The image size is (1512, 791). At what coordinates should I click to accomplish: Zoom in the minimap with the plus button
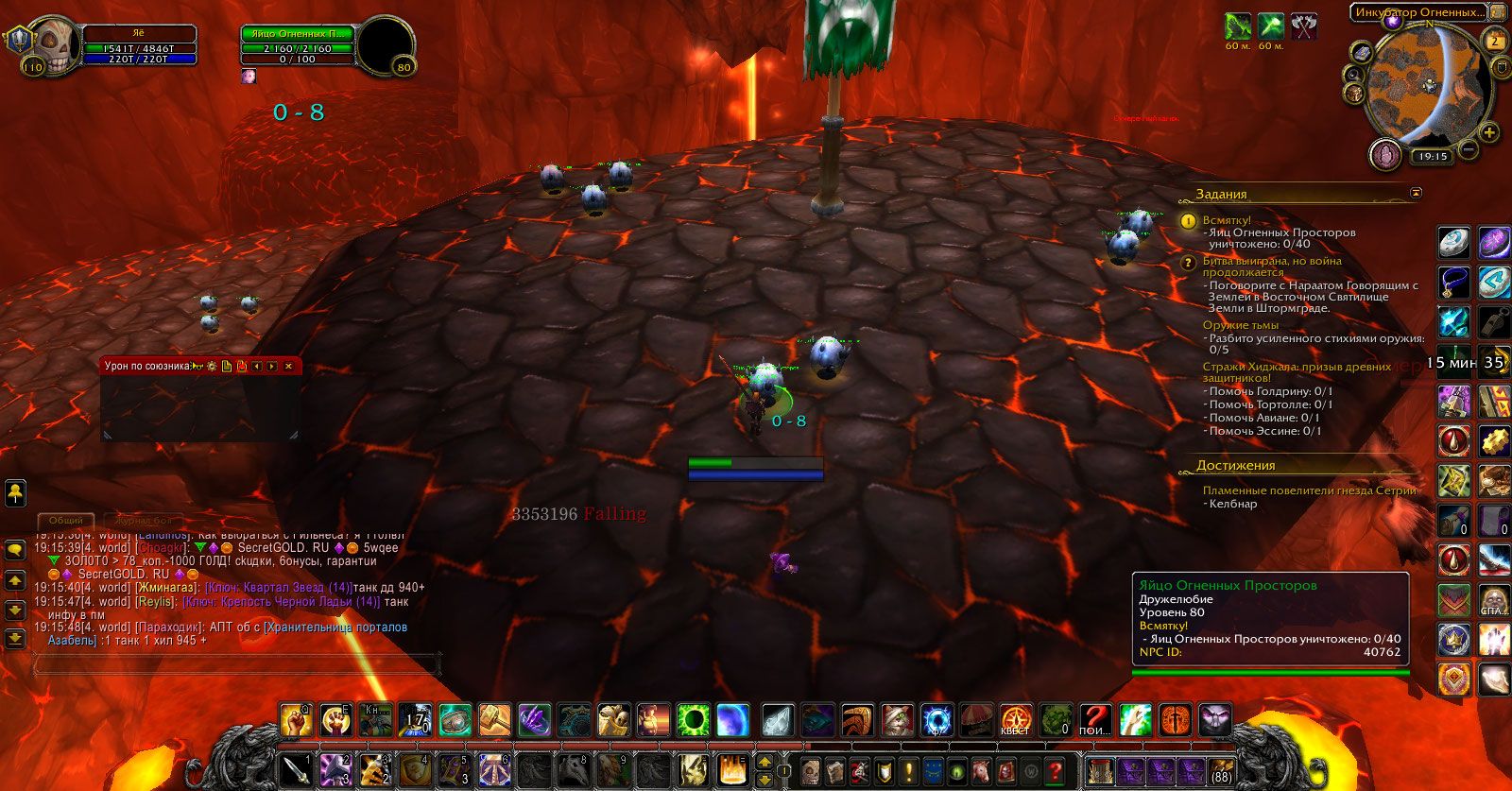click(x=1489, y=132)
